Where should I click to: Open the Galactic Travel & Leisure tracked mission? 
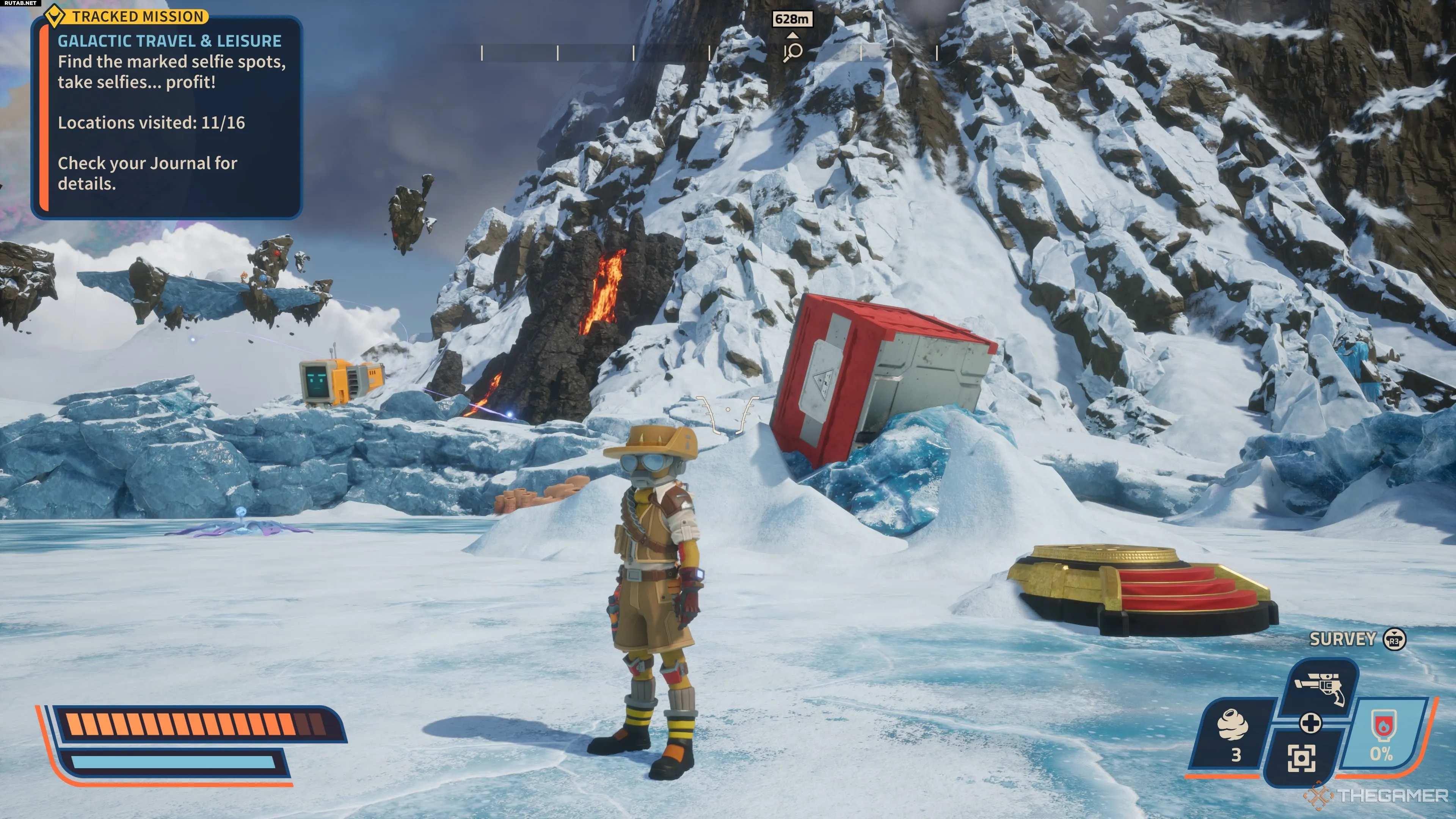[169, 41]
